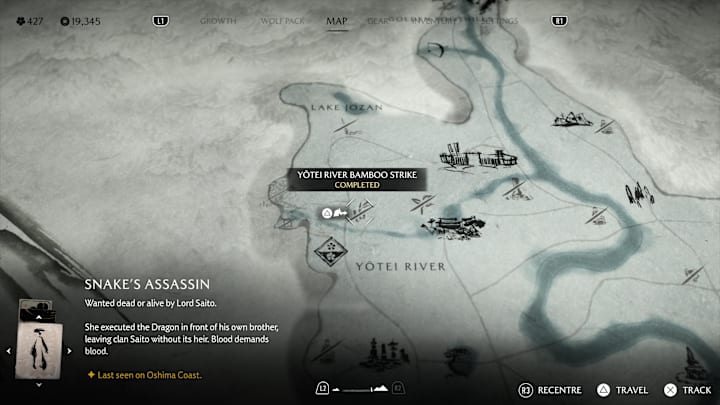The width and height of the screenshot is (720, 405).
Task: Activate the Track option
Action: [689, 388]
